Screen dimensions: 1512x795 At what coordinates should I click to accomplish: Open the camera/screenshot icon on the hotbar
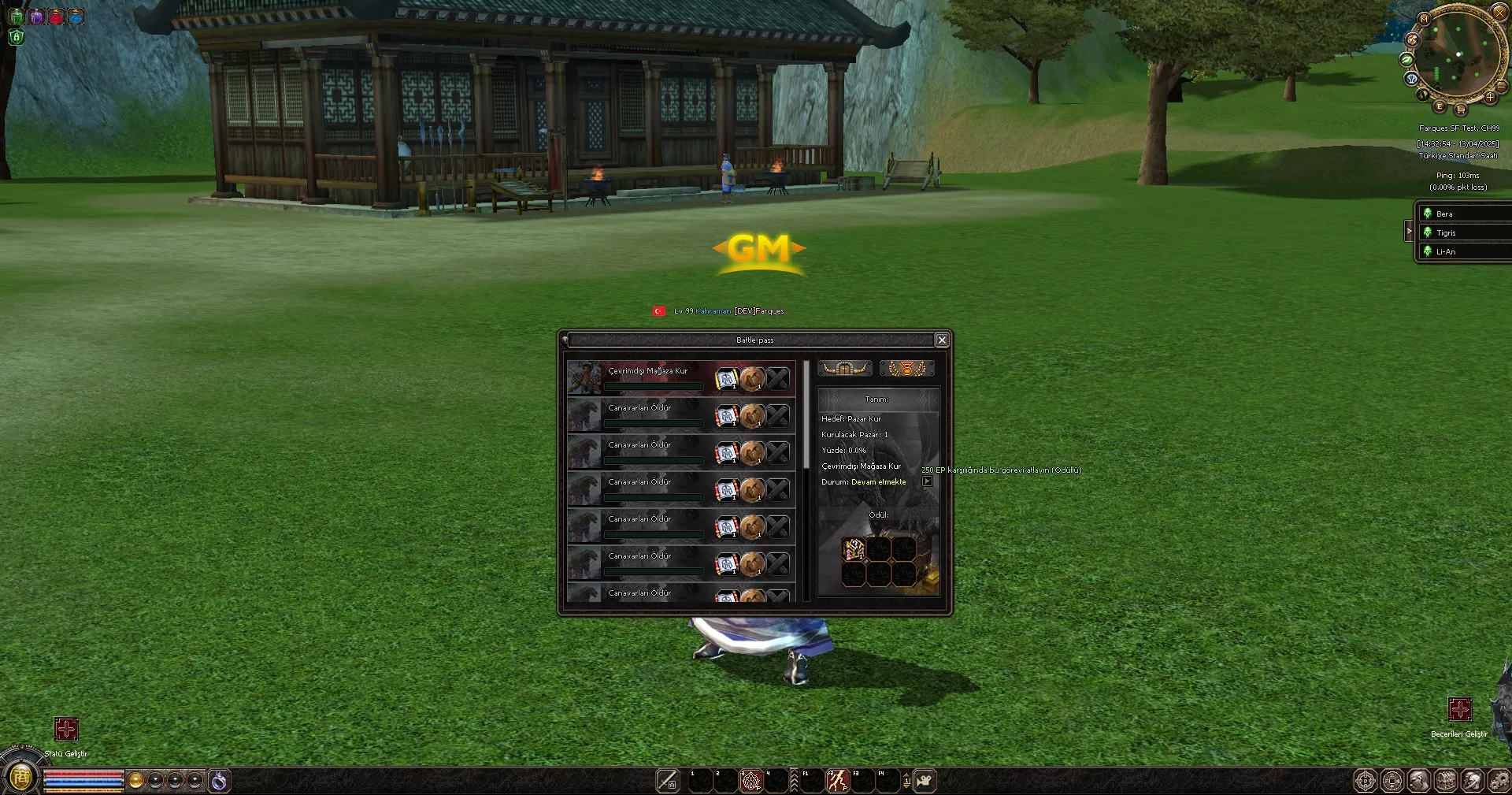tap(926, 781)
